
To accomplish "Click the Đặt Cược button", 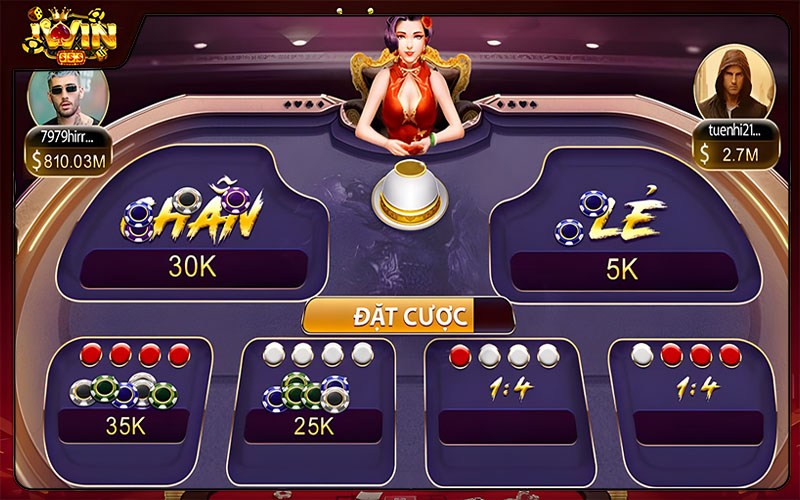I will click(408, 317).
